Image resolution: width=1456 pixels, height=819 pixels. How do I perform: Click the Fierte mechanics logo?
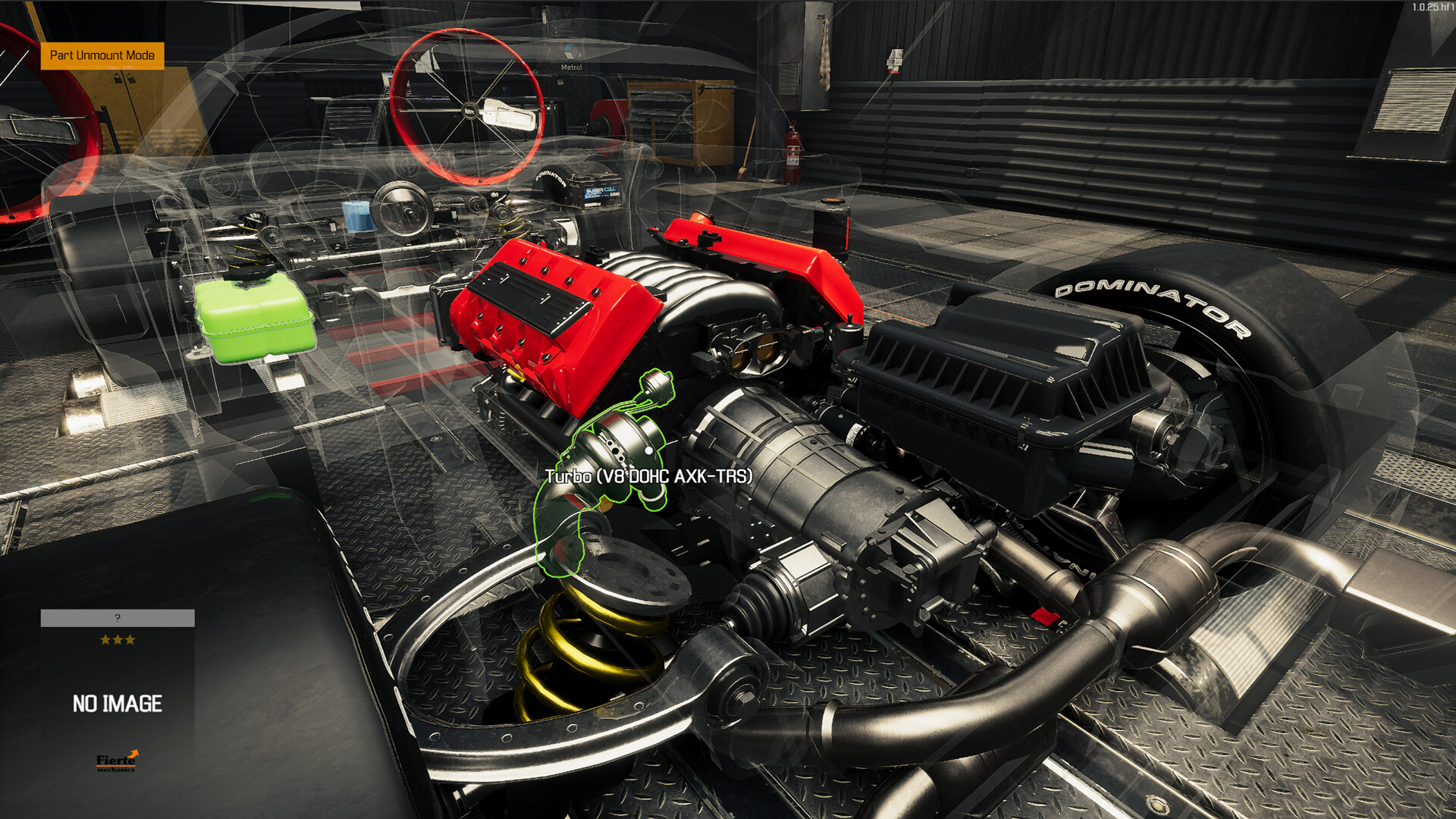pyautogui.click(x=118, y=761)
